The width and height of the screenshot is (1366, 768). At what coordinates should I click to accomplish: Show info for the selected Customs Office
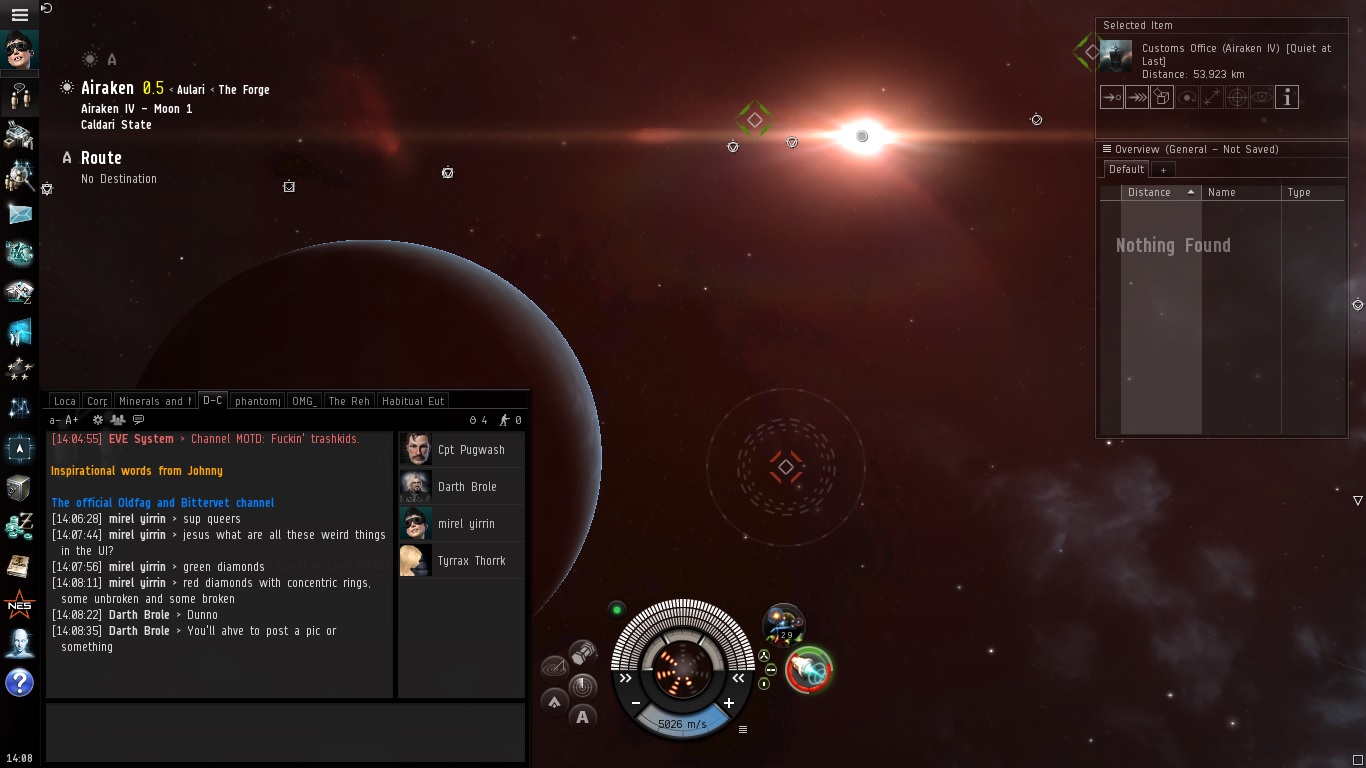(1287, 97)
